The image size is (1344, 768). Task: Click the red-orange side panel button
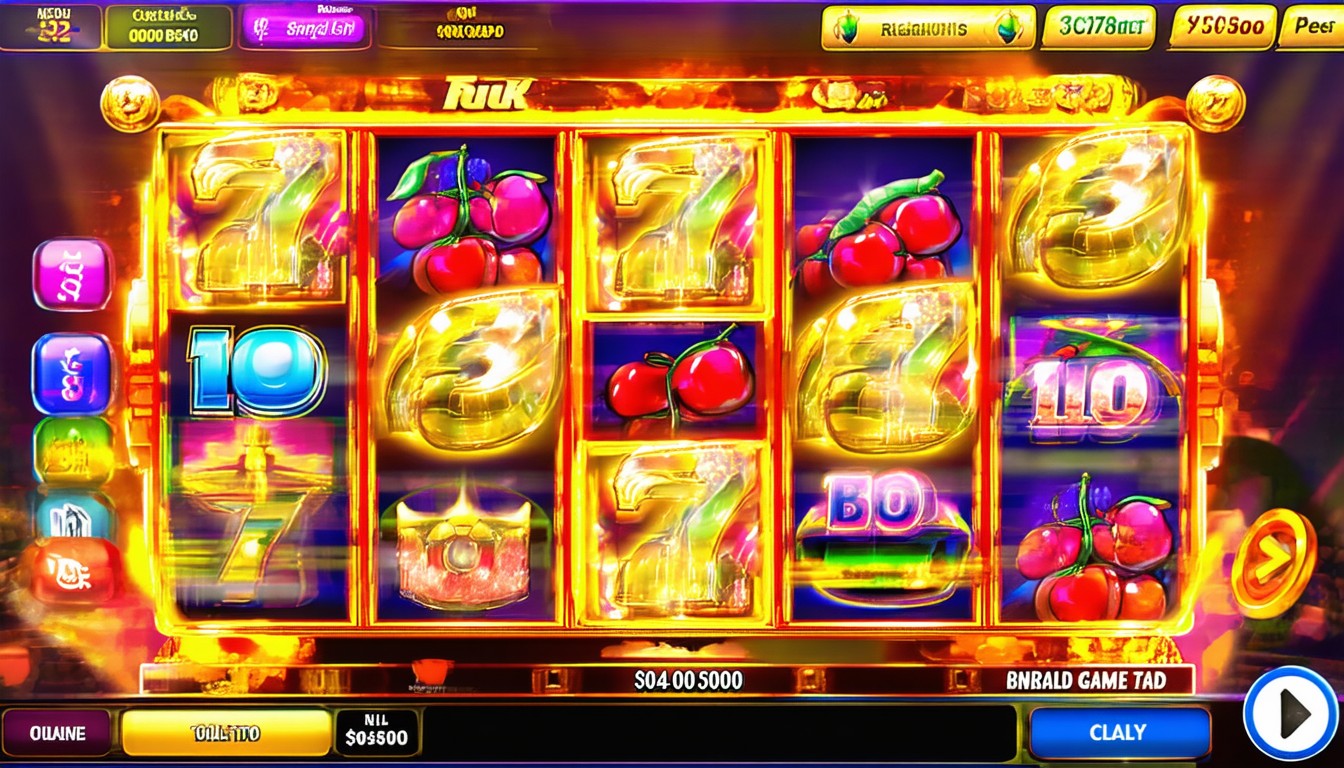[x=74, y=572]
